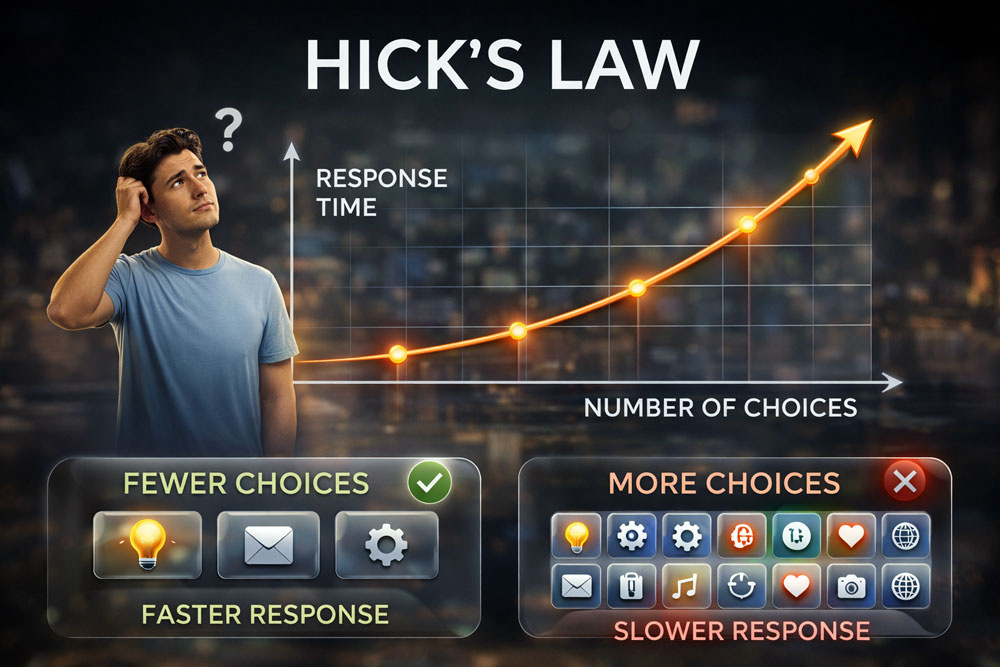Viewport: 1000px width, 667px height.
Task: Open the large envelope button under Fewer Choices
Action: click(268, 545)
